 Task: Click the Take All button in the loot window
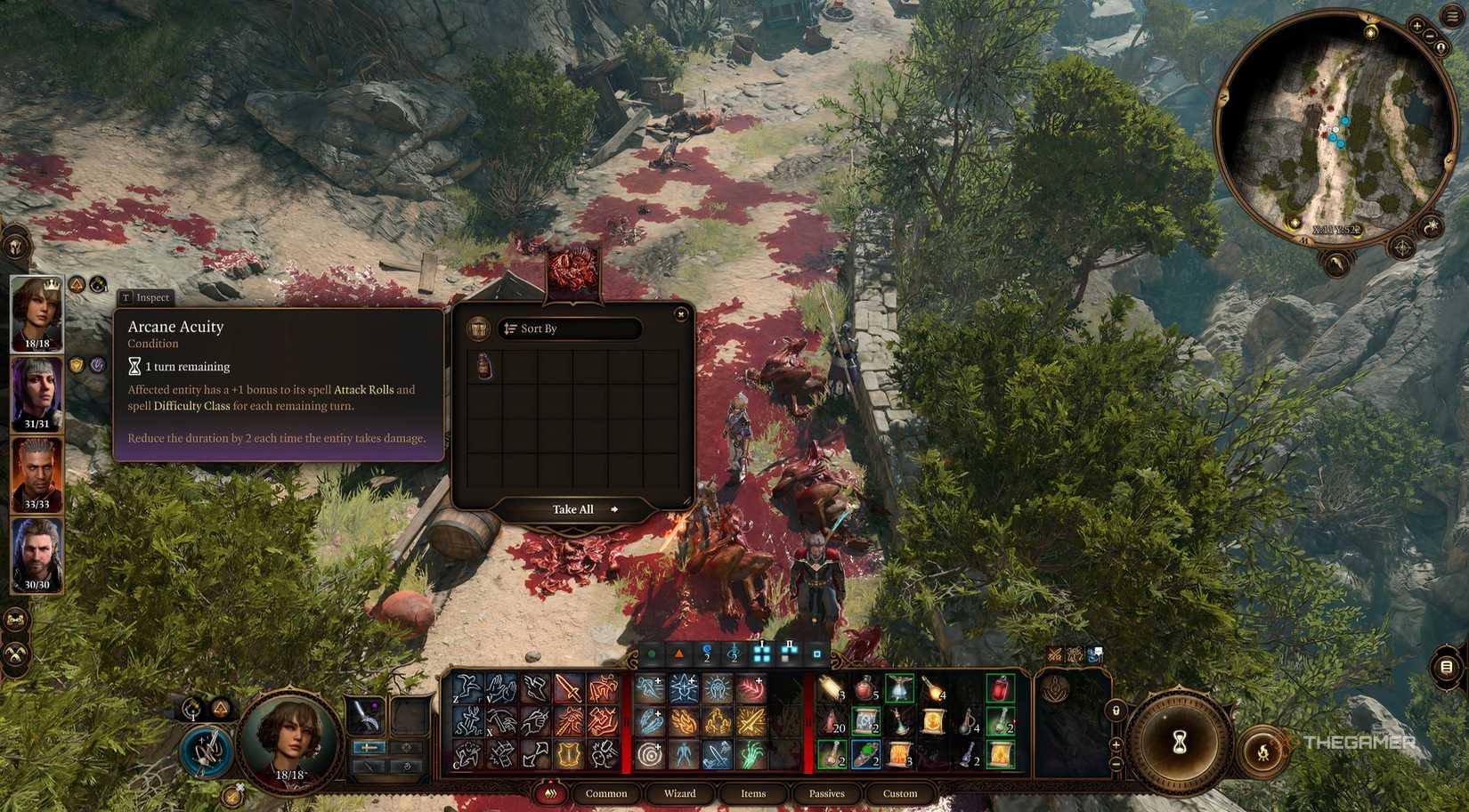[572, 508]
